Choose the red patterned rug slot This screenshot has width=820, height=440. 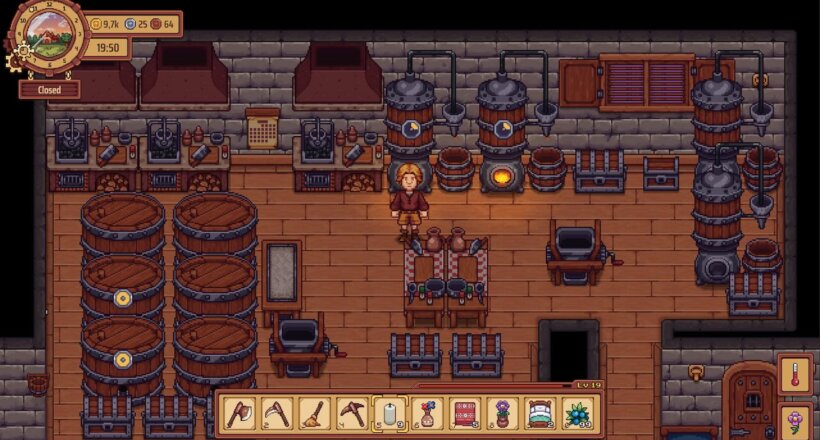pos(466,412)
